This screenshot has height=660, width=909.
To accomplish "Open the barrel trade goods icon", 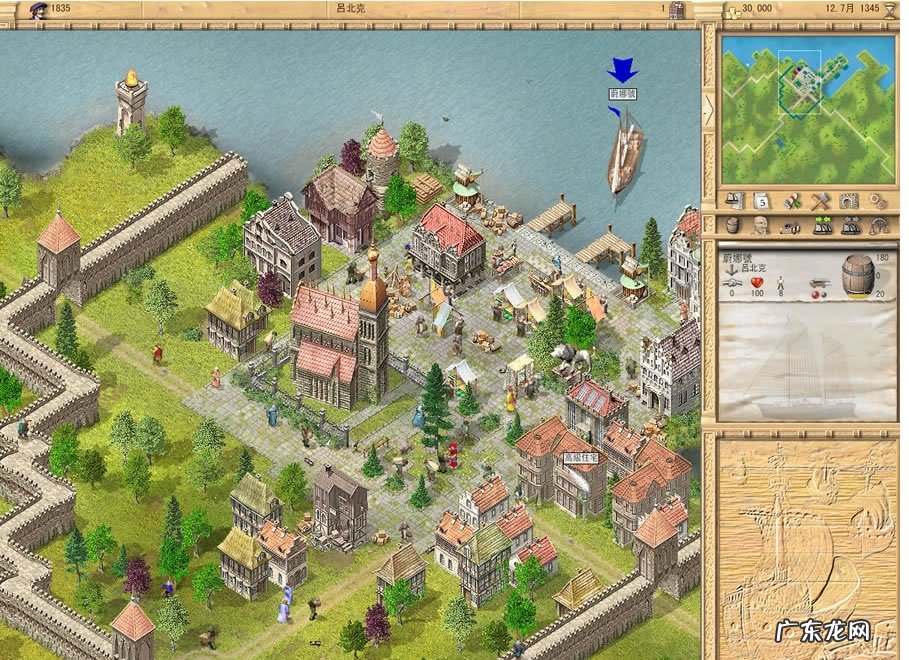I will coord(734,227).
